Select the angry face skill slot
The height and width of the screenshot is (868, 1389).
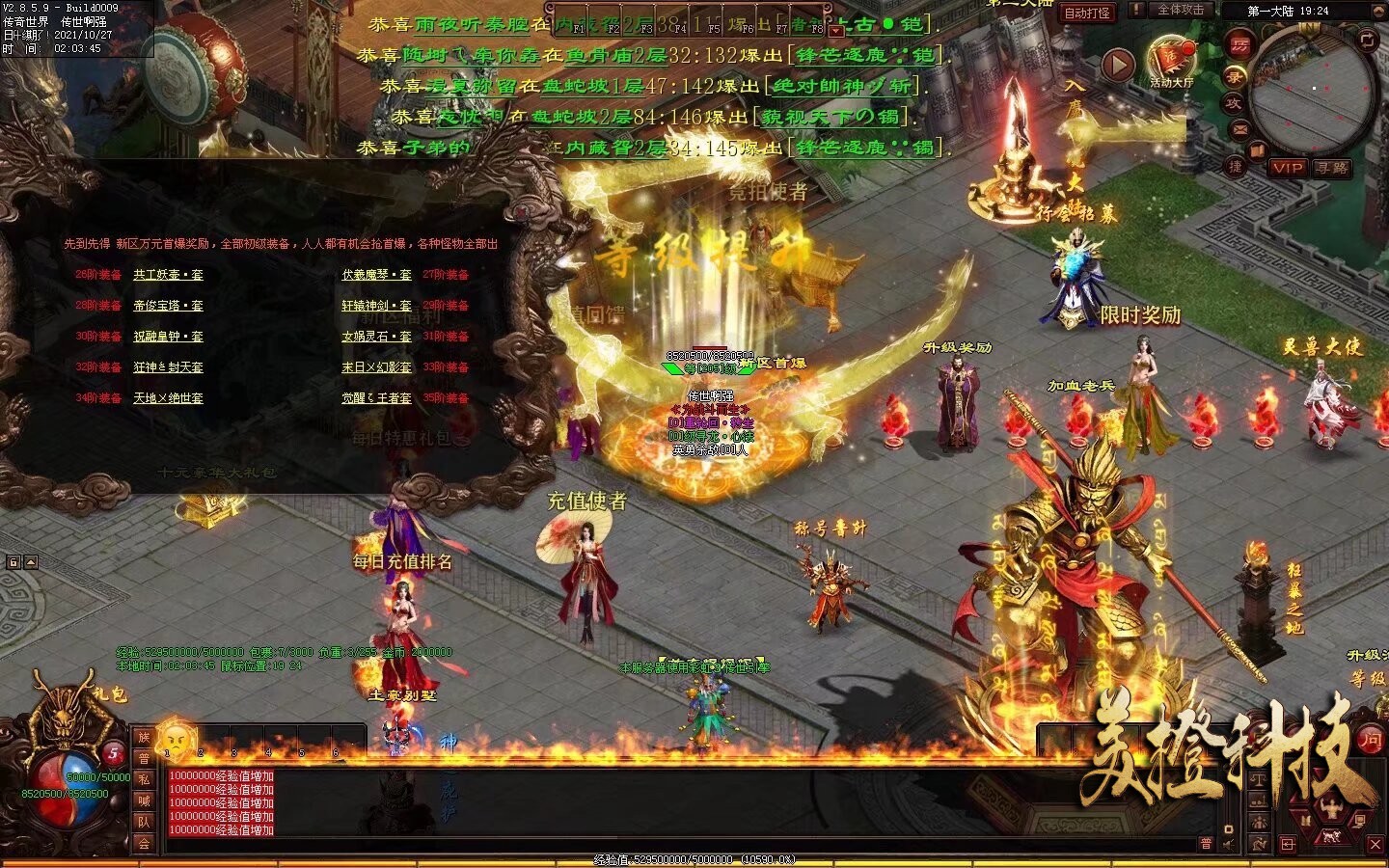point(176,739)
